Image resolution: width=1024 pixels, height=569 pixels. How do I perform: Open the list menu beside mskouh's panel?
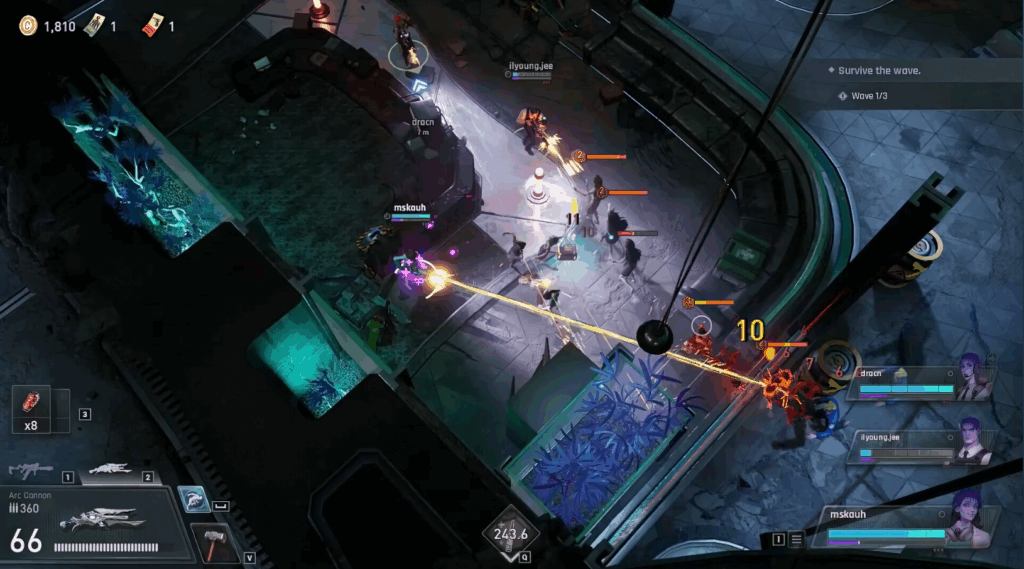796,540
